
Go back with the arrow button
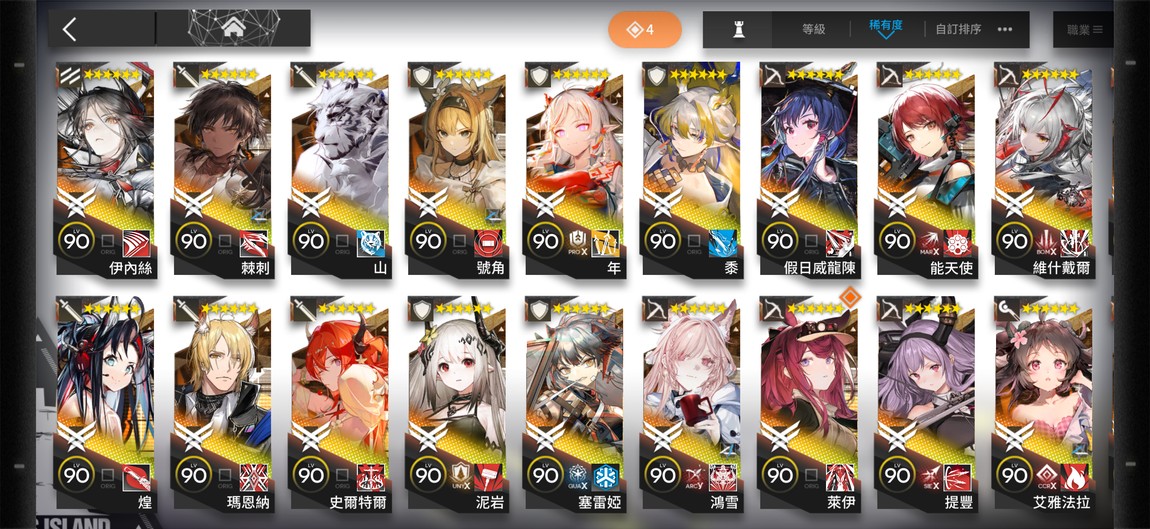click(x=70, y=29)
